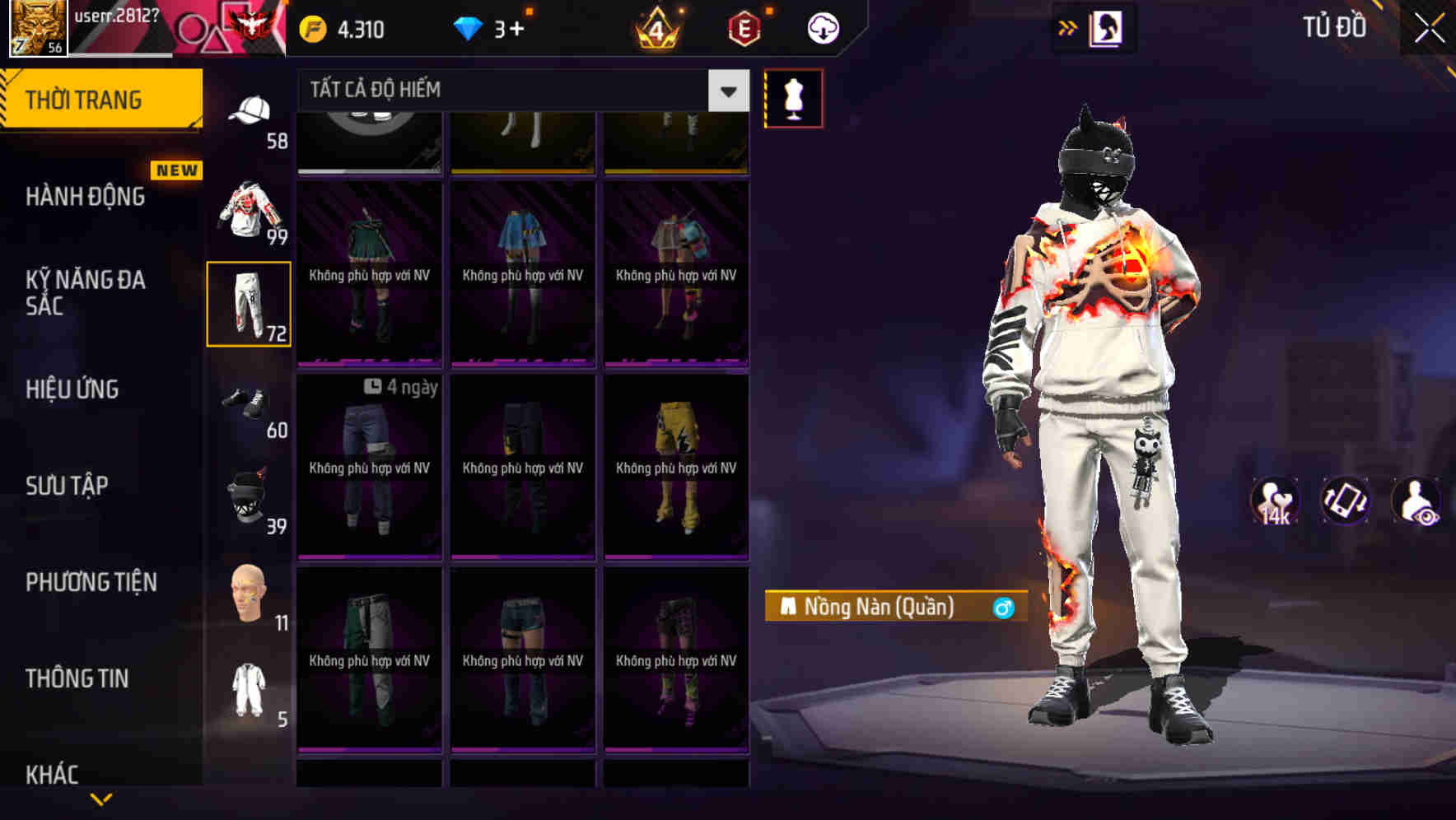Select the pants item with the 4 ngày timer

tap(369, 469)
